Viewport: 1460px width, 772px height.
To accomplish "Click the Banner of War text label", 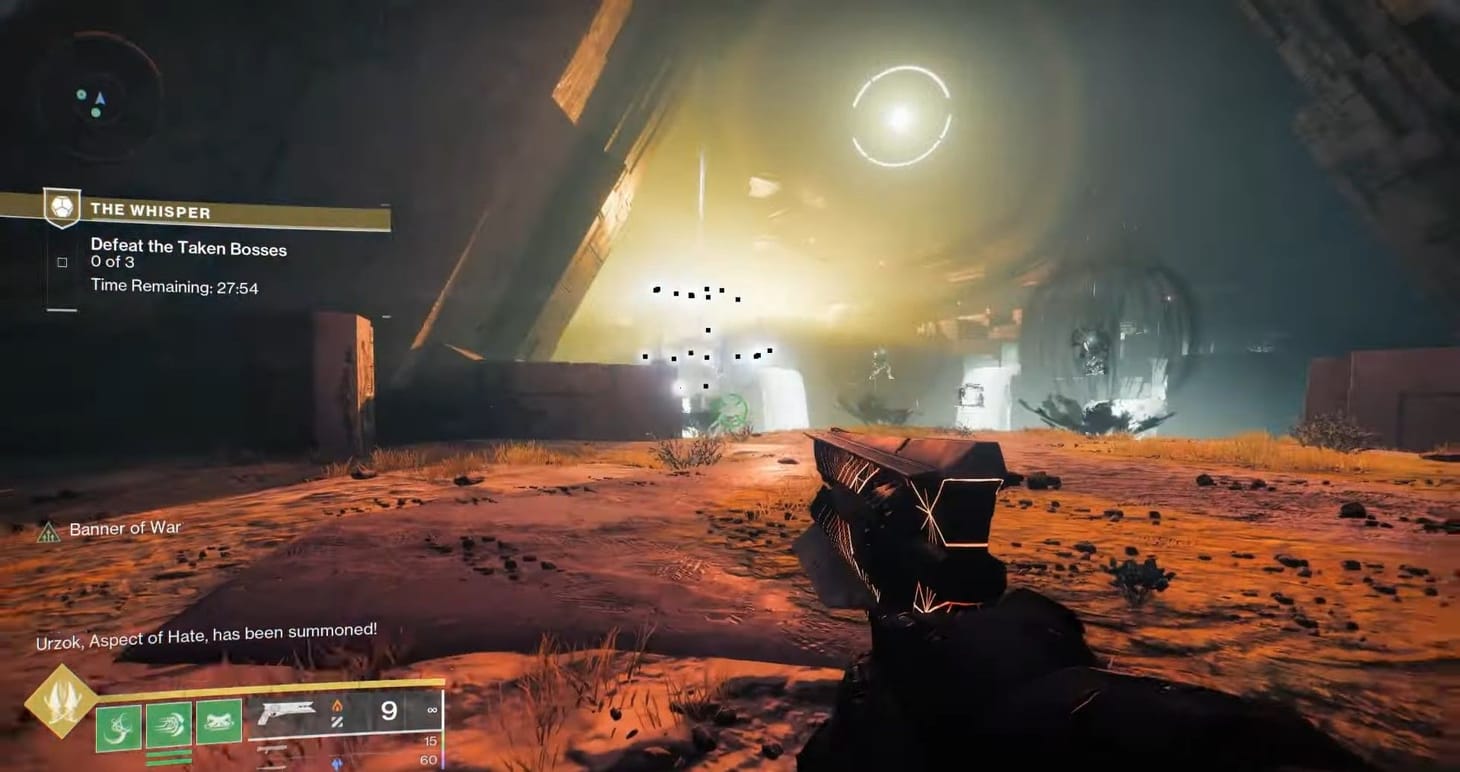I will click(125, 528).
